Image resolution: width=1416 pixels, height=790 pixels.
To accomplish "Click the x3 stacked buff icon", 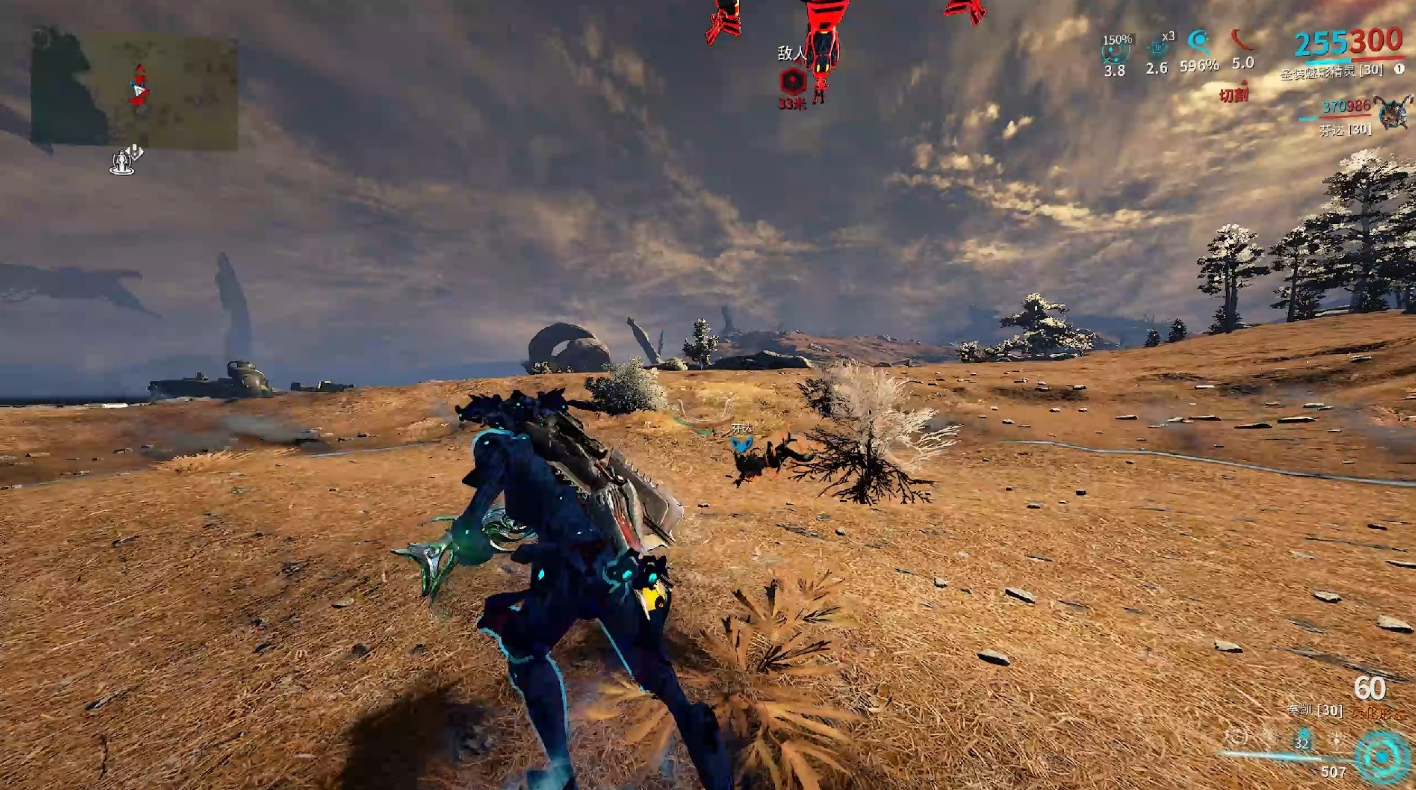I will pos(1159,46).
